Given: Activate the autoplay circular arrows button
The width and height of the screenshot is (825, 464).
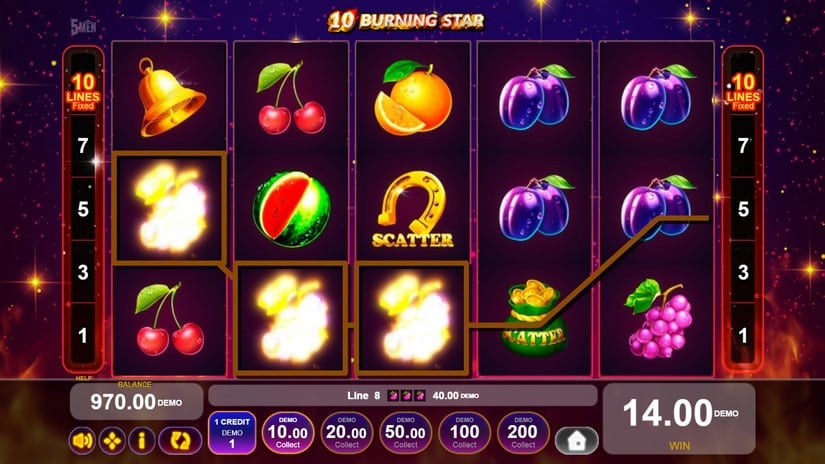Looking at the screenshot, I should [x=180, y=440].
